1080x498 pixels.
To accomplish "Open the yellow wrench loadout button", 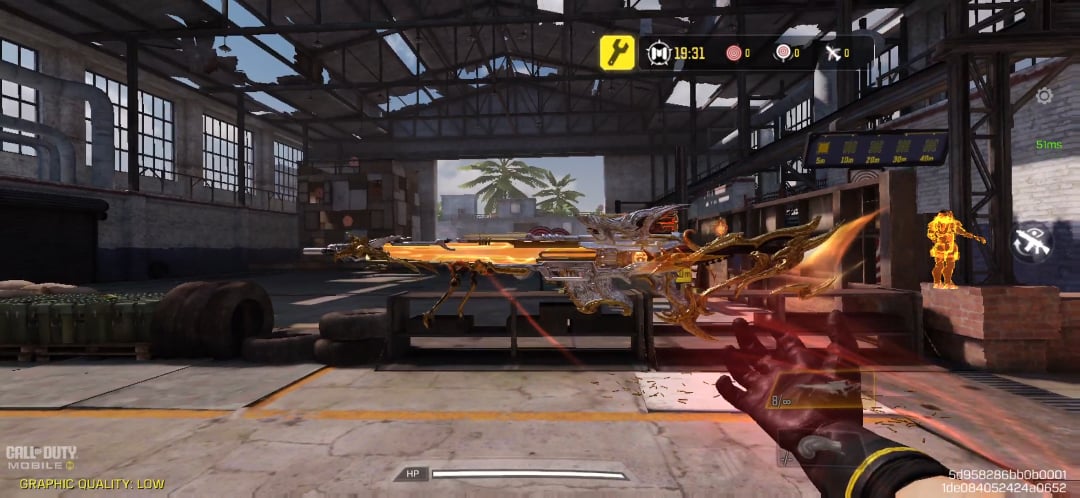I will 617,52.
